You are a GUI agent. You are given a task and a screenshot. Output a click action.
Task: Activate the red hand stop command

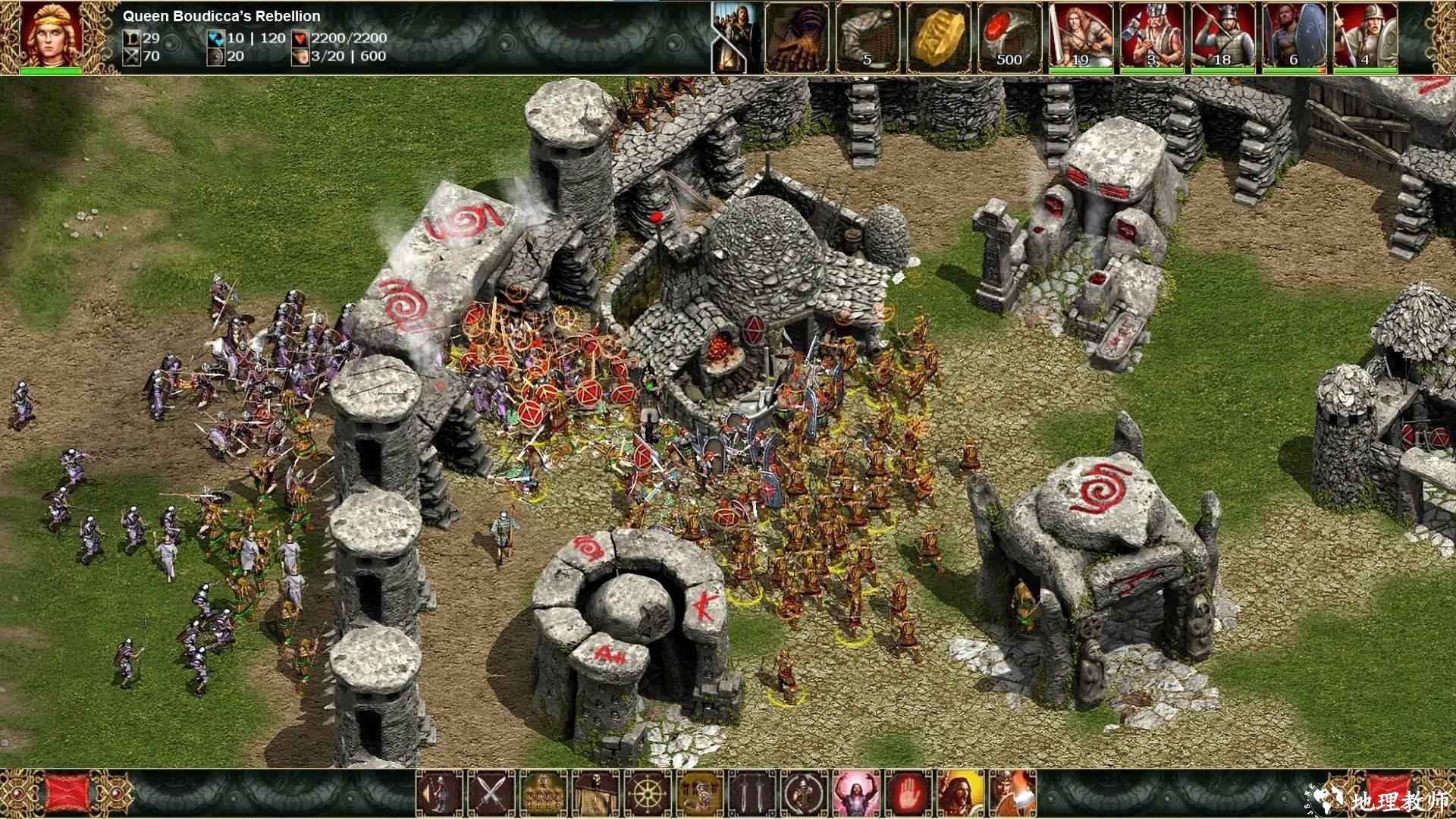[x=908, y=793]
